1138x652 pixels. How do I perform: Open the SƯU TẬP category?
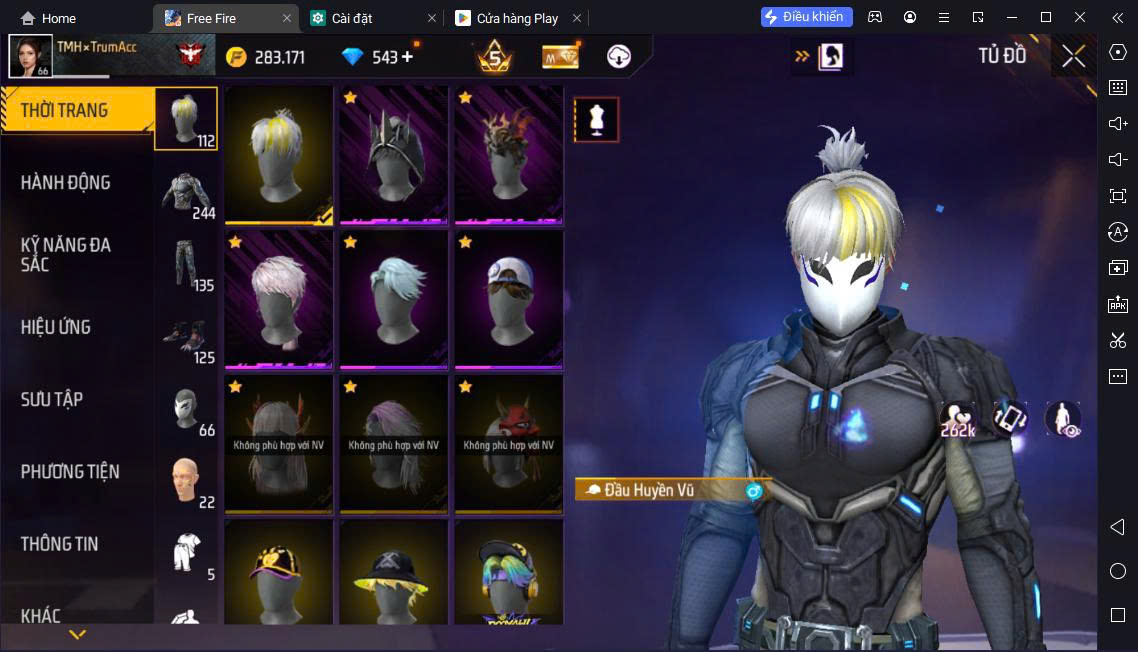[52, 400]
